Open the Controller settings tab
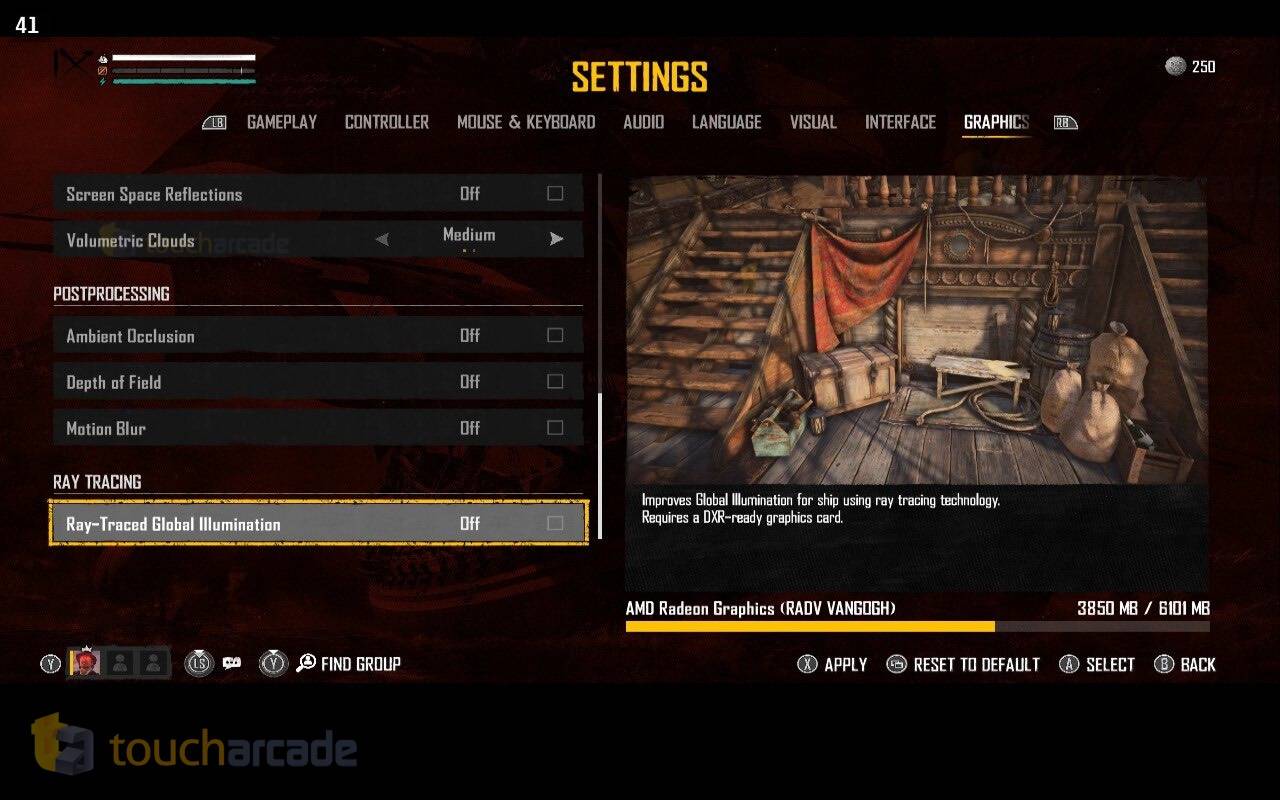 [x=386, y=122]
